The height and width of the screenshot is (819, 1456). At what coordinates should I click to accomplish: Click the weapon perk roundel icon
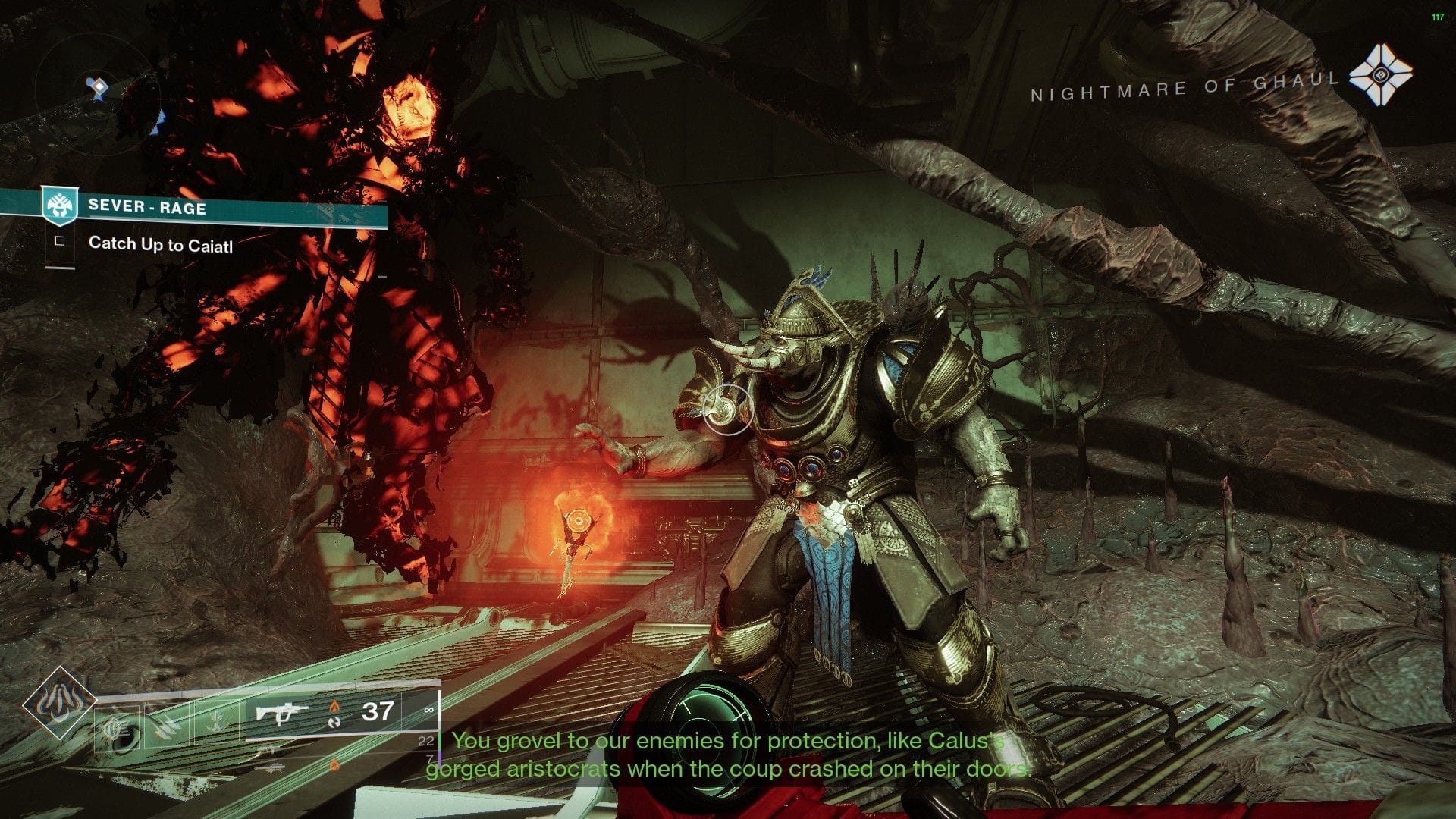pos(334,723)
